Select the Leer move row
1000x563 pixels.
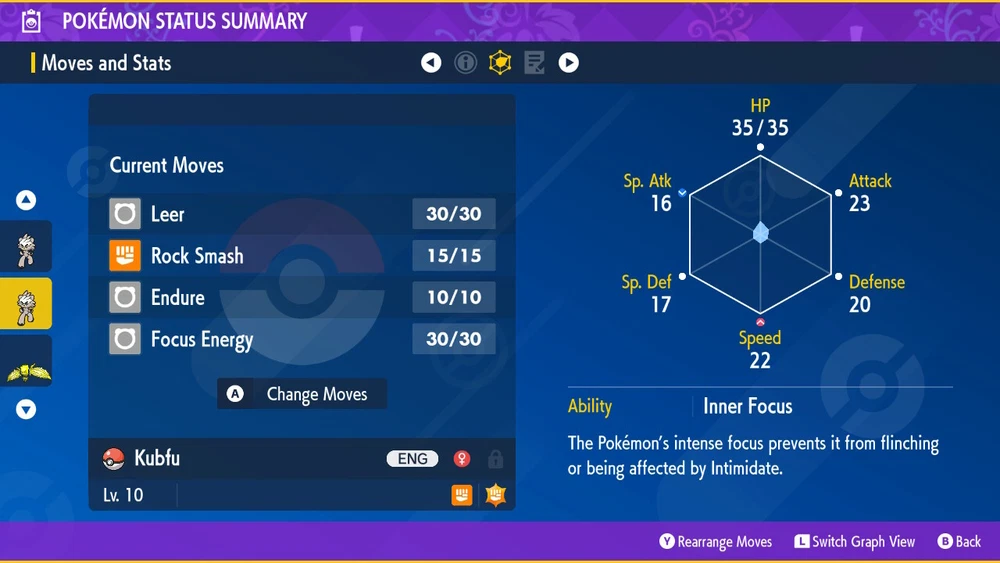[x=302, y=214]
